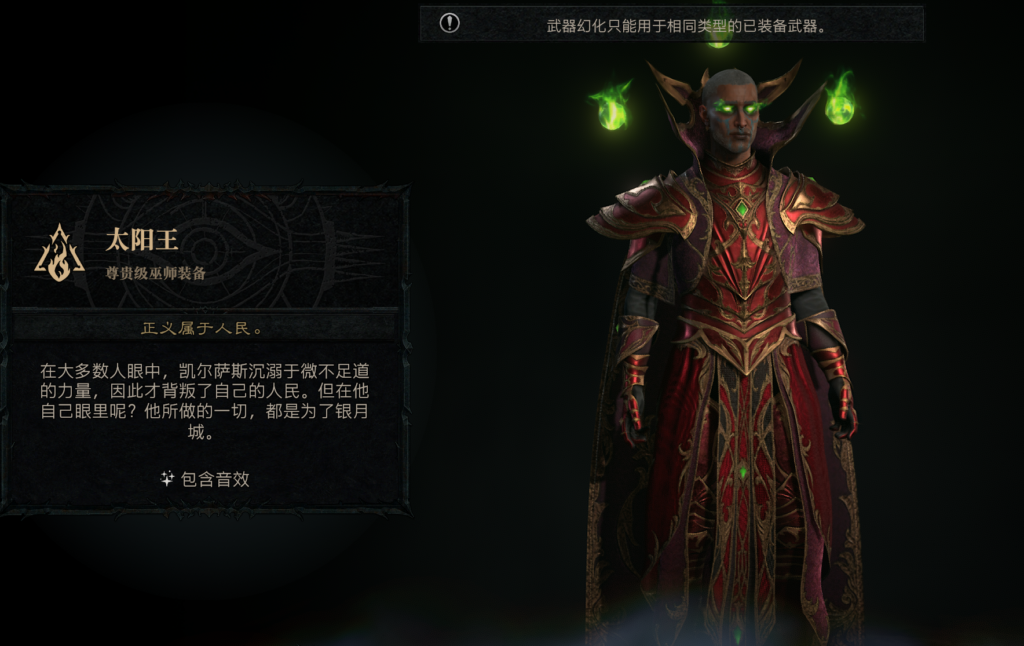Click the 包含音效 sound effects label
The height and width of the screenshot is (646, 1024).
coord(206,479)
